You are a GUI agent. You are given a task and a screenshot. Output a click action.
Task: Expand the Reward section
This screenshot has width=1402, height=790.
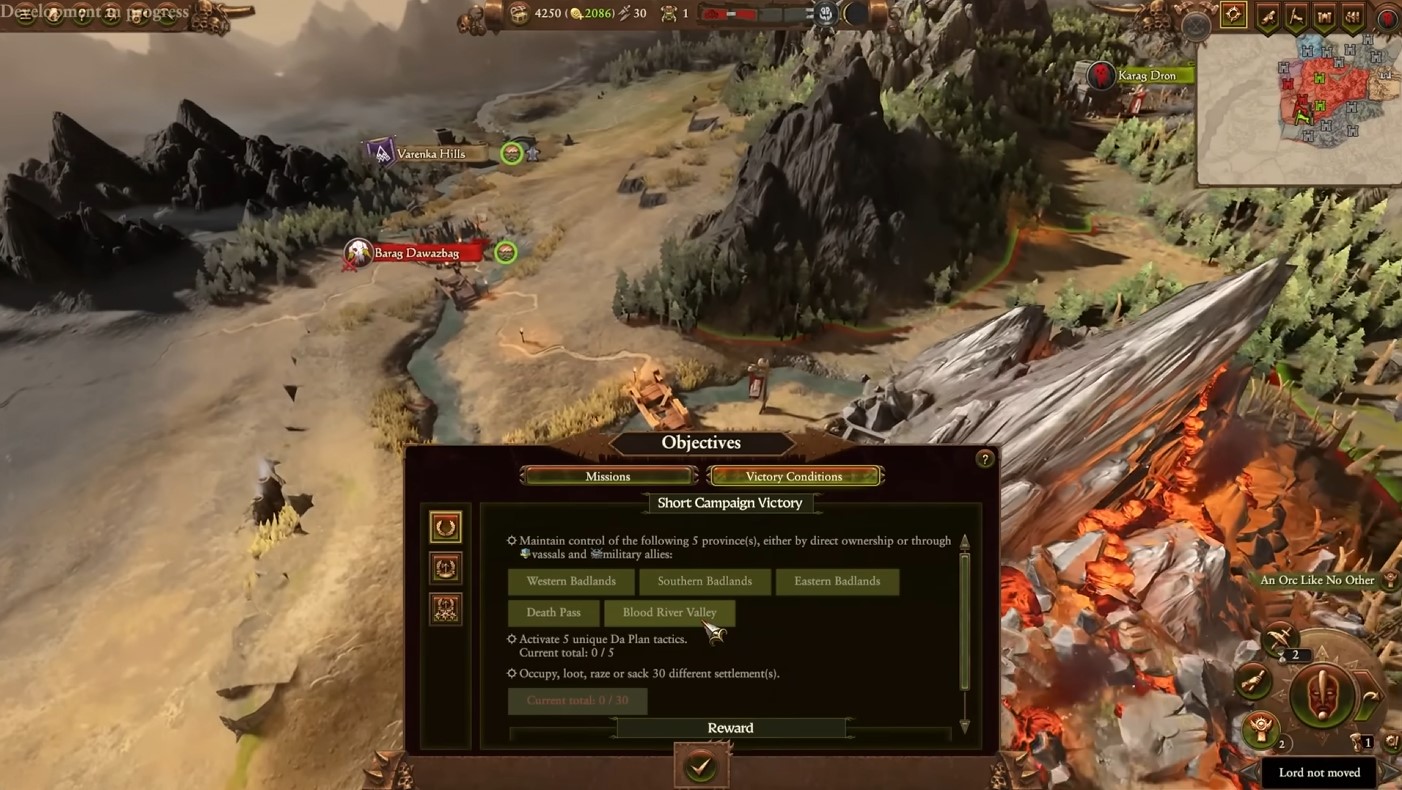coord(730,727)
